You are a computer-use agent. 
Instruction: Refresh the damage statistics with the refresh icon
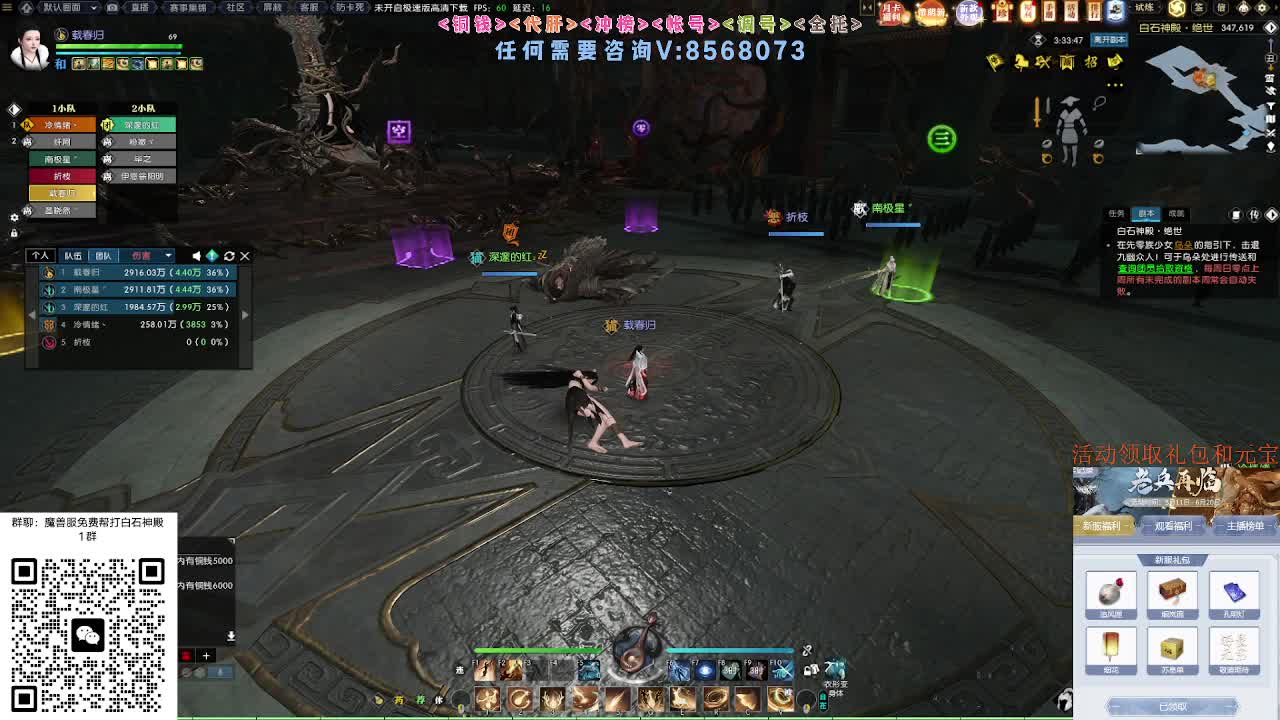pyautogui.click(x=228, y=256)
